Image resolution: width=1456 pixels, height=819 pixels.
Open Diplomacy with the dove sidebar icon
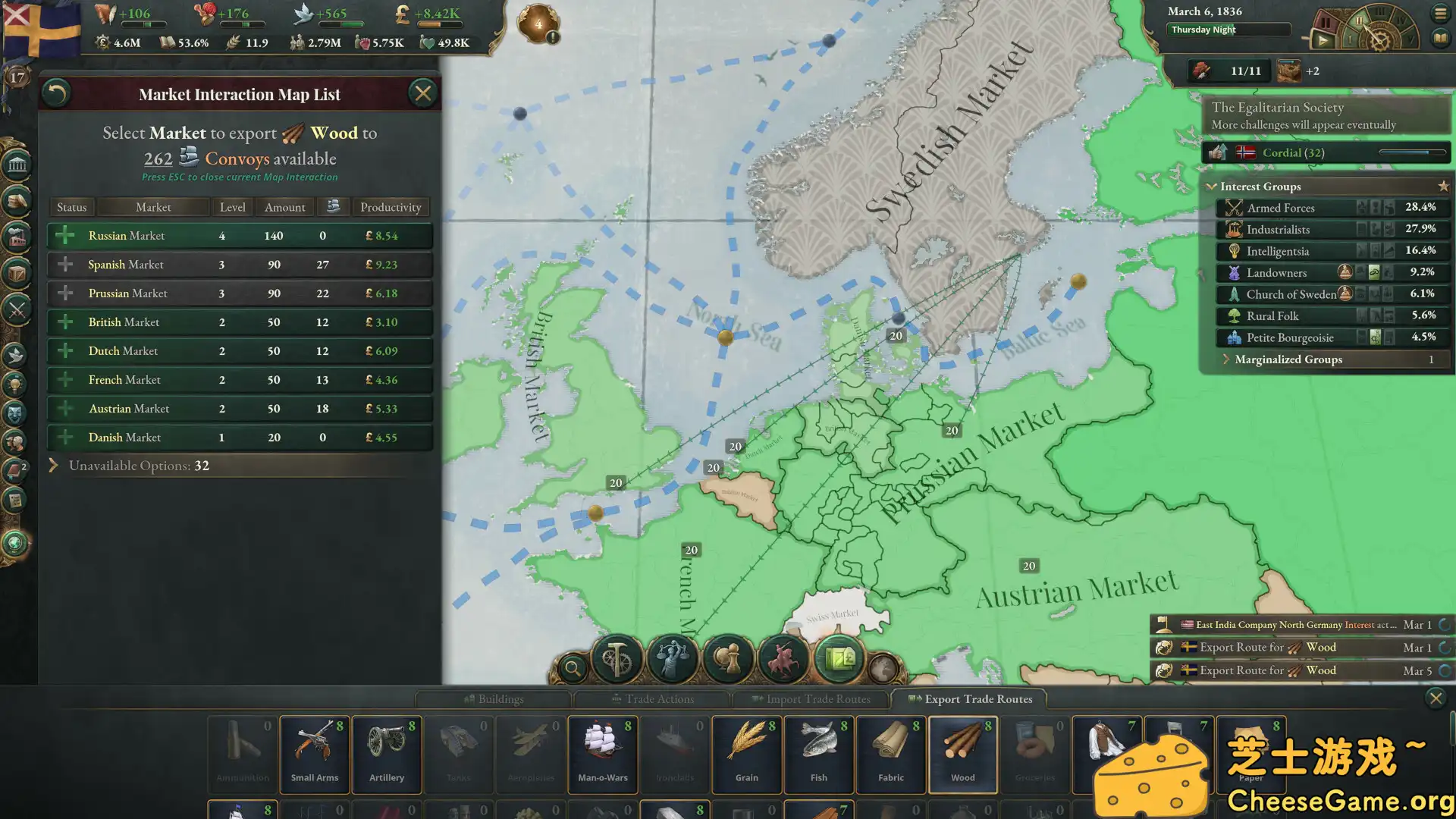point(17,354)
